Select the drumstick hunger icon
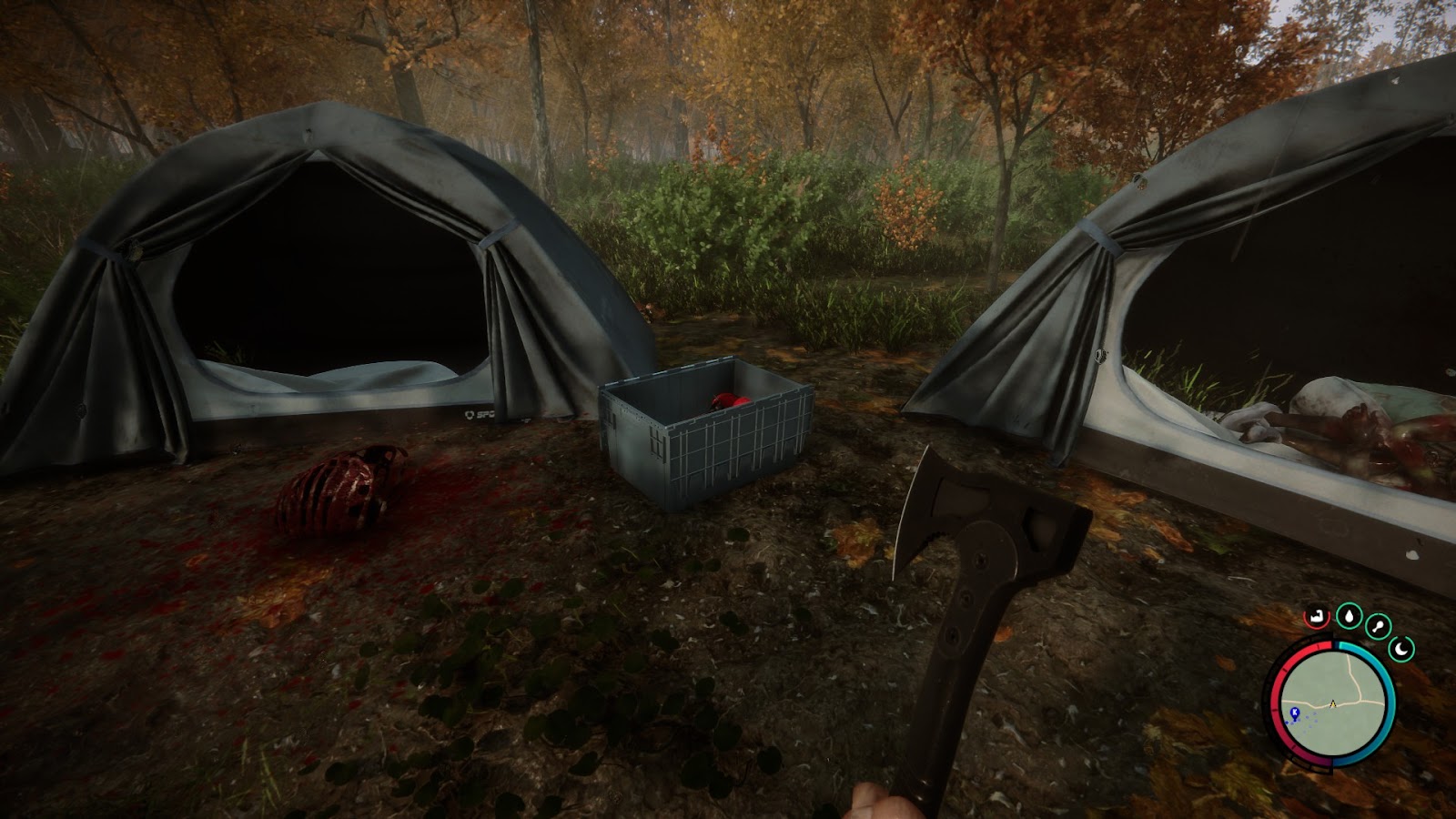 pyautogui.click(x=1379, y=626)
